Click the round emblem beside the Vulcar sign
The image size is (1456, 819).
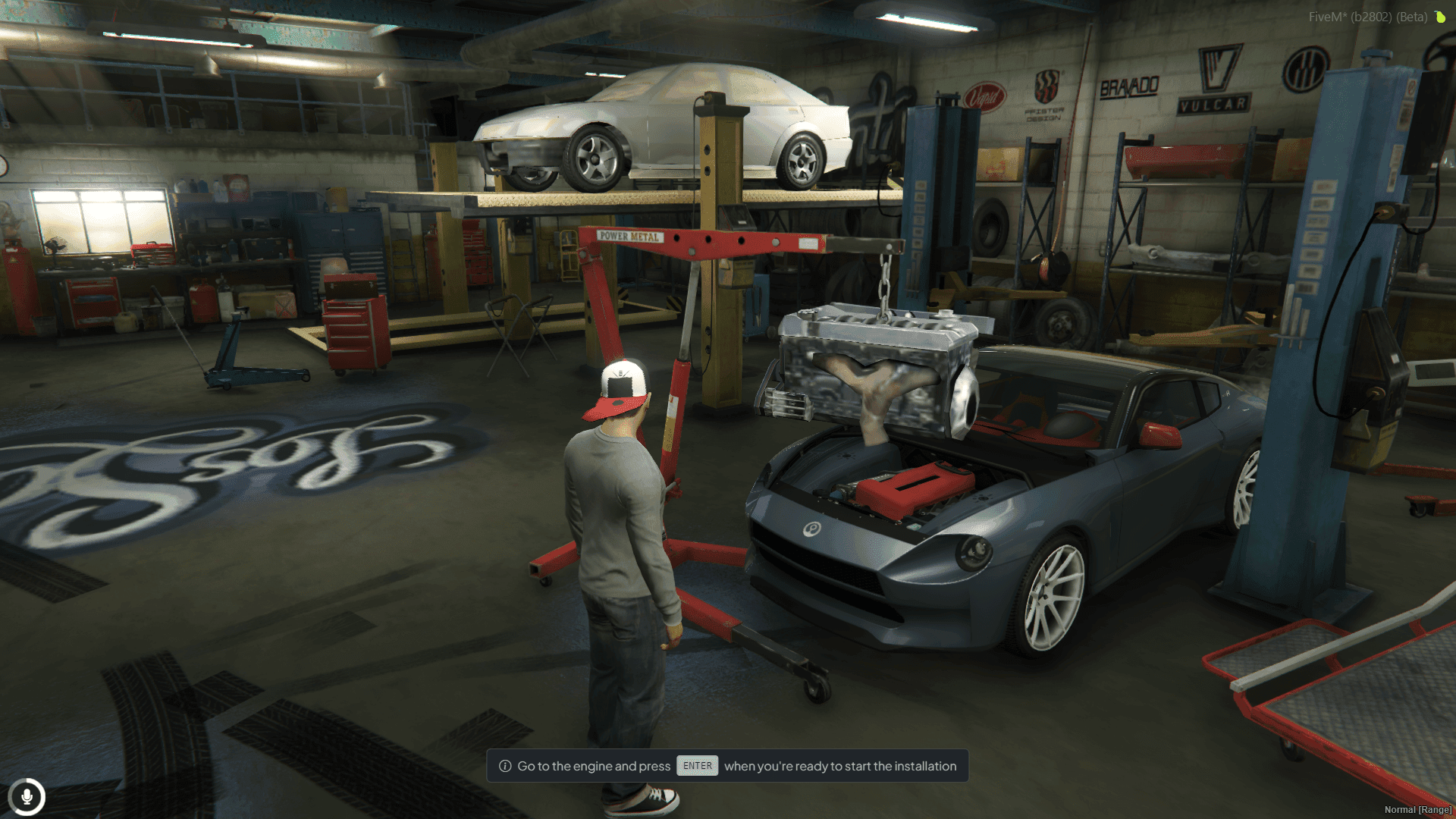(1305, 70)
